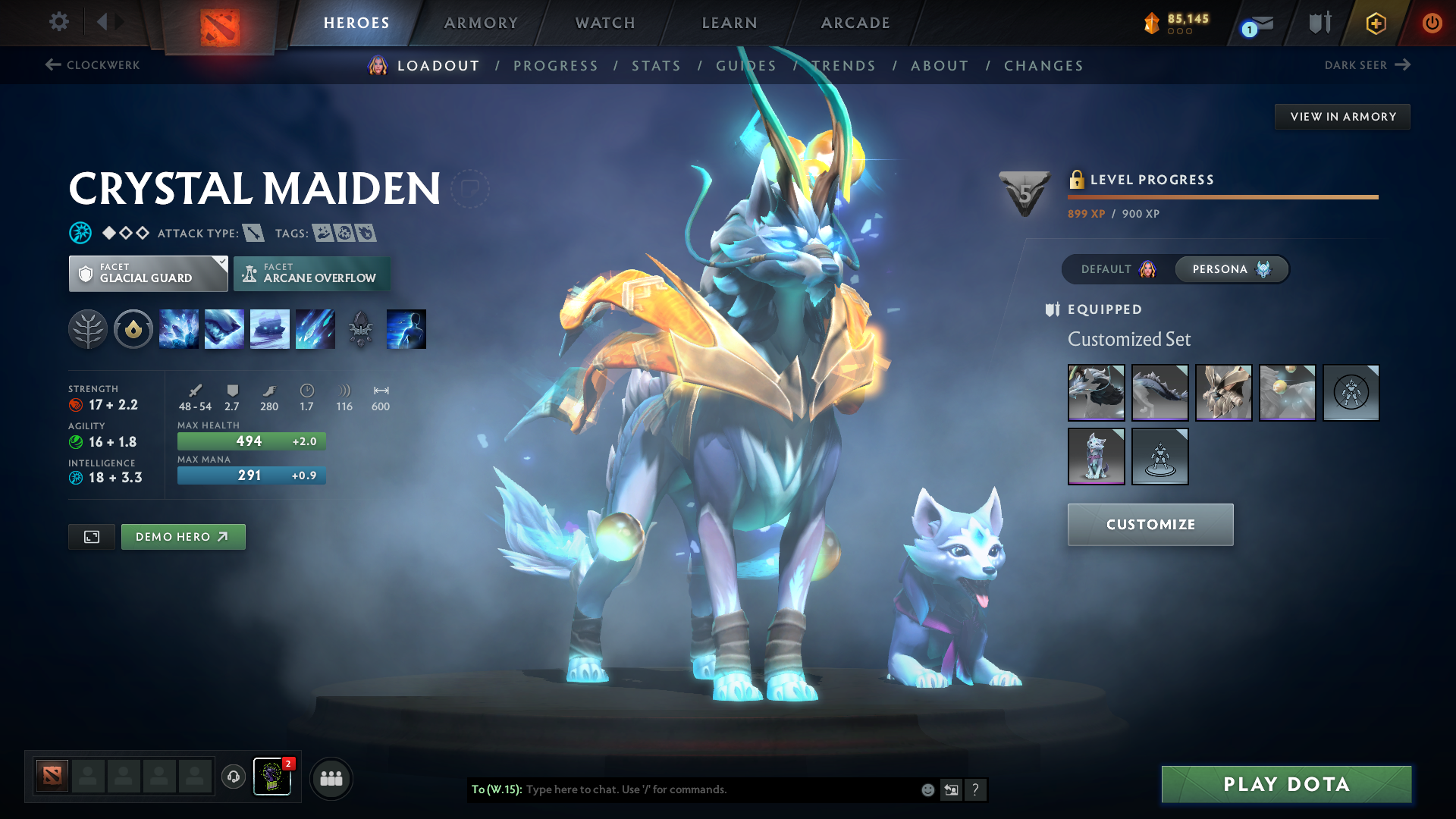Click the innate ability branch icon
The height and width of the screenshot is (819, 1456).
88,328
